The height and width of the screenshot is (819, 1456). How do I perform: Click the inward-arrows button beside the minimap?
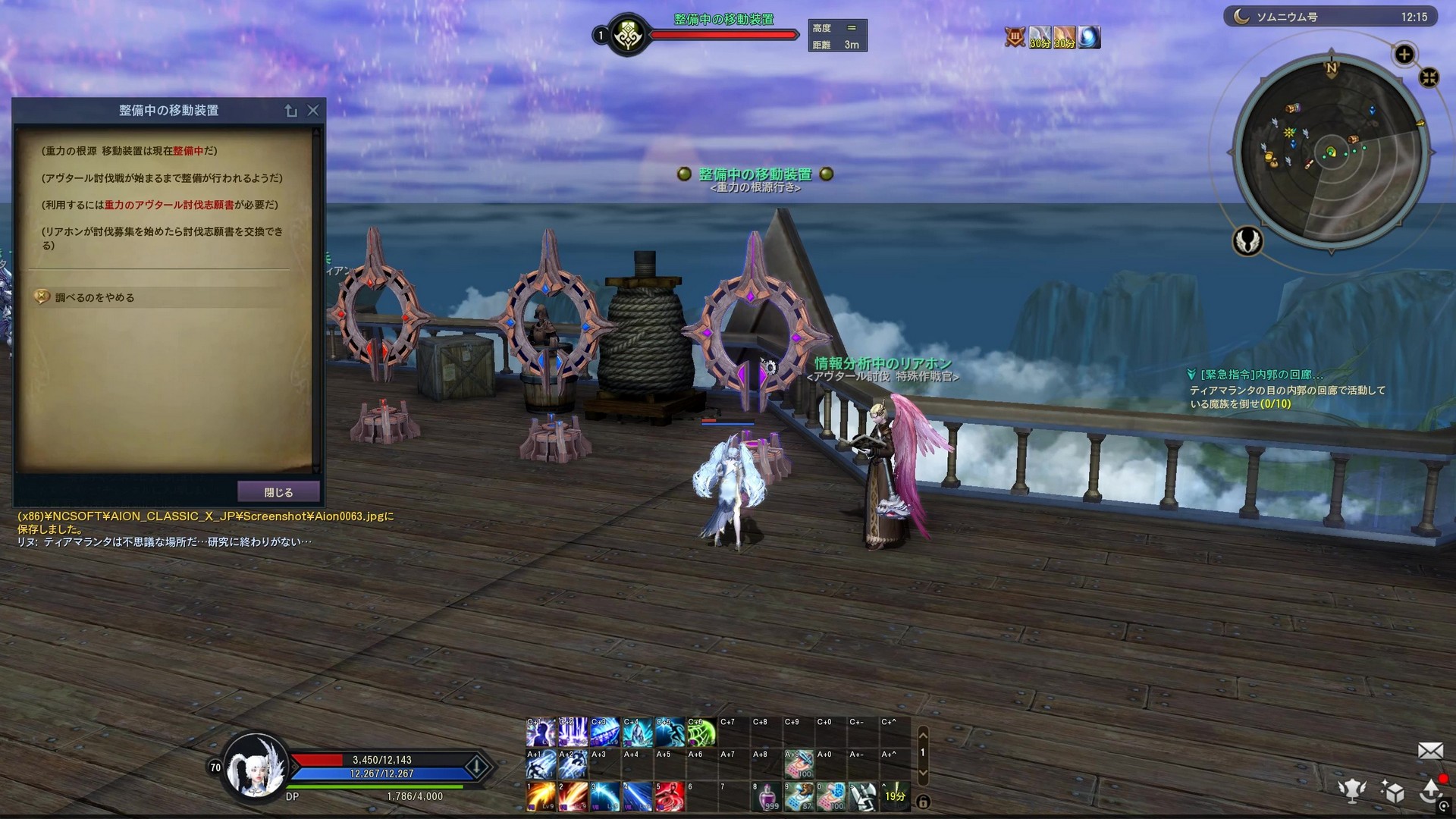[1429, 77]
